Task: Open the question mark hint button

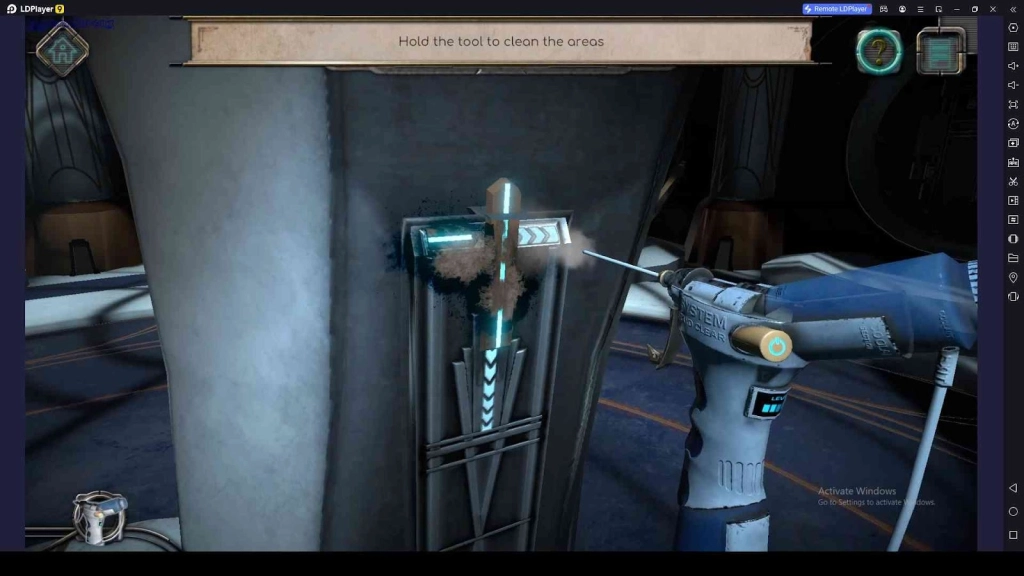Action: 879,51
